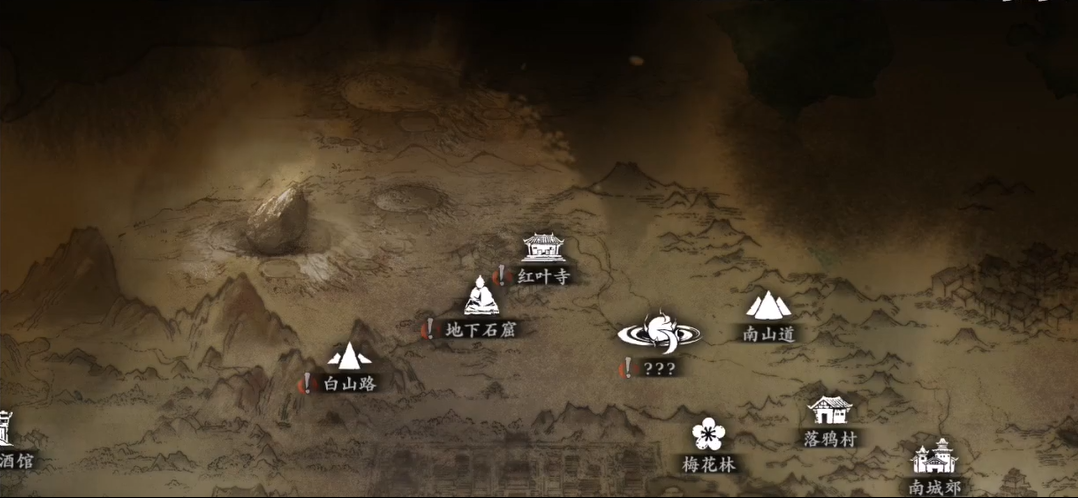Travel to the 地下石窟 Buddha statue marker
1078x498 pixels.
pyautogui.click(x=481, y=296)
